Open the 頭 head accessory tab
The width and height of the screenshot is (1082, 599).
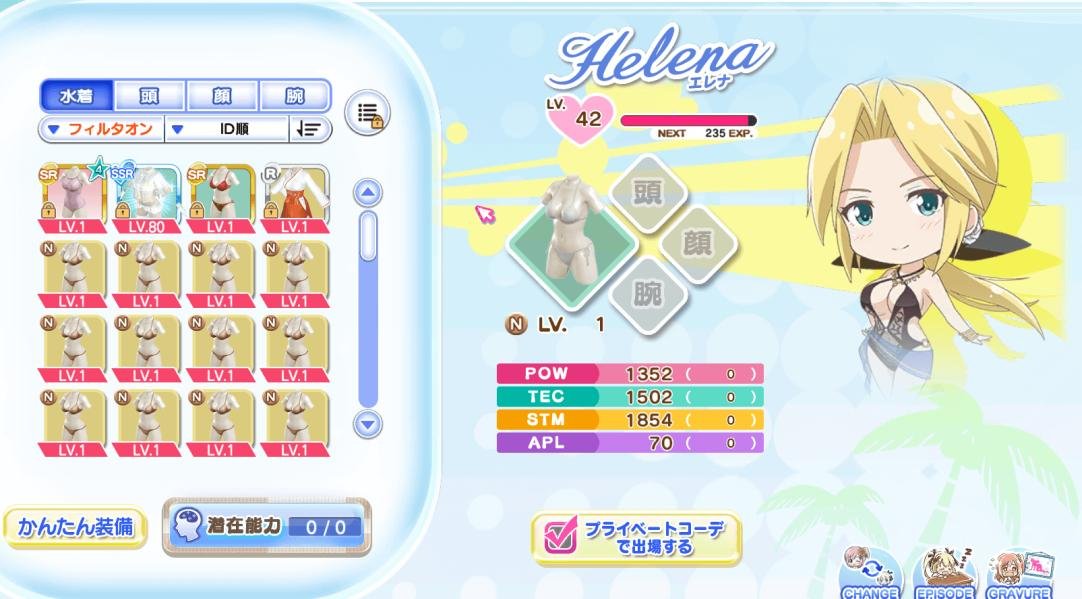[x=149, y=96]
